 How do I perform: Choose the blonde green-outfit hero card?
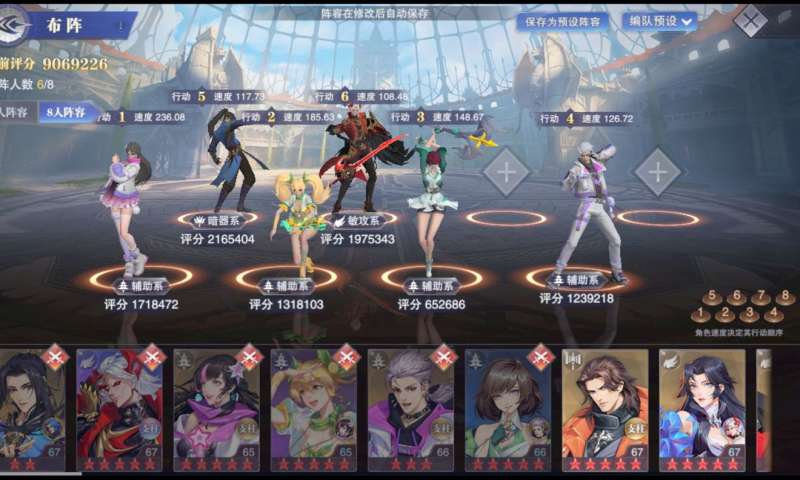pyautogui.click(x=313, y=408)
